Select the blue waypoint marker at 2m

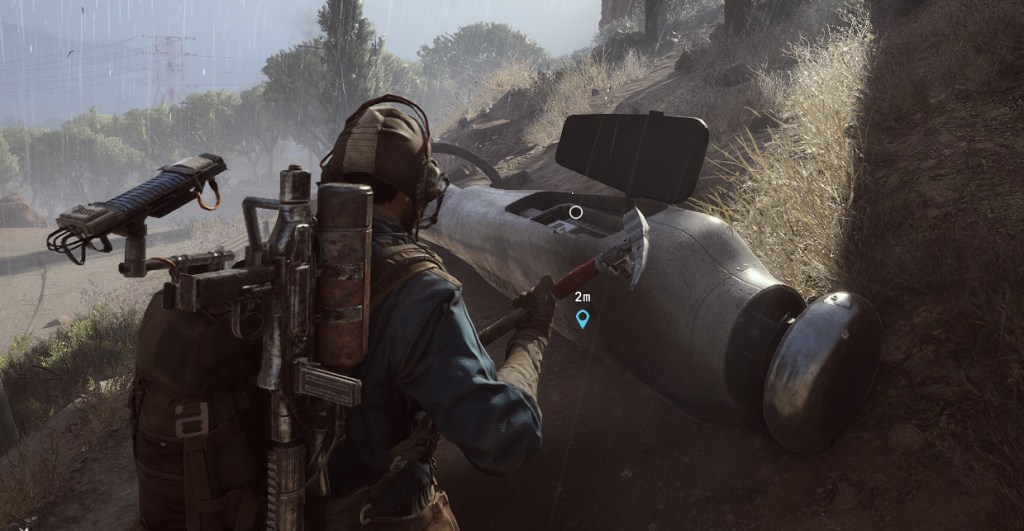[582, 319]
